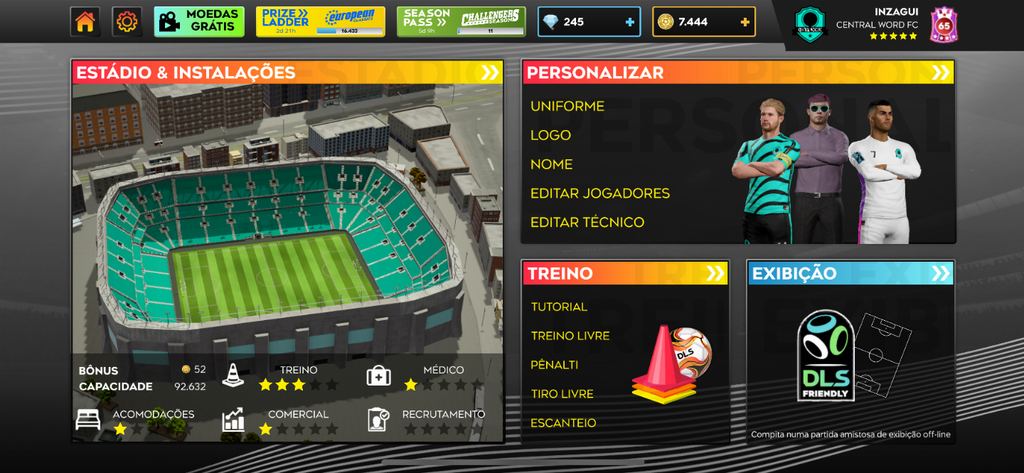Open the Prize Ladder banner
Viewport: 1024px width, 473px height.
click(320, 21)
